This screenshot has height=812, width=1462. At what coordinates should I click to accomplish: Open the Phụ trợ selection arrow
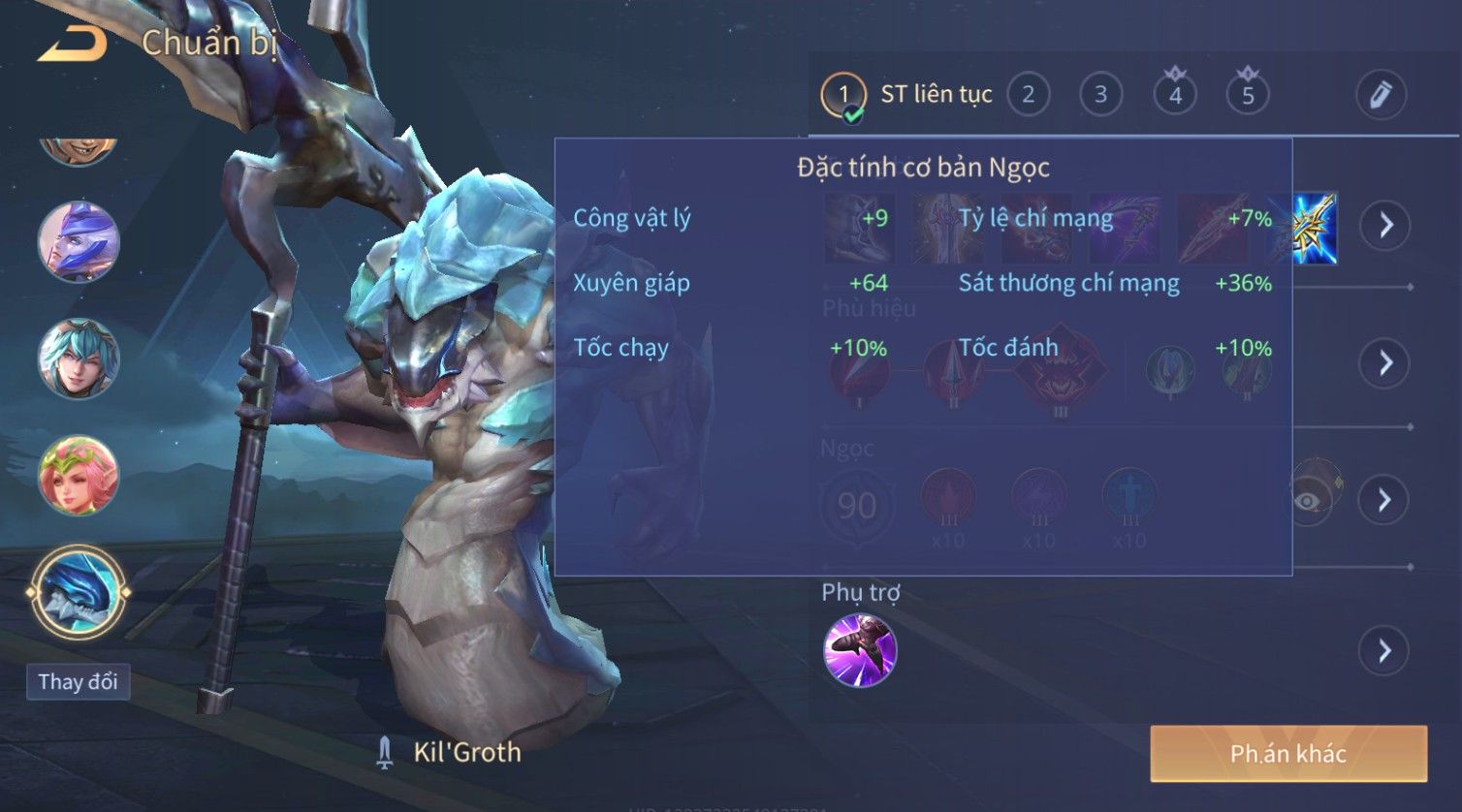click(x=1384, y=650)
